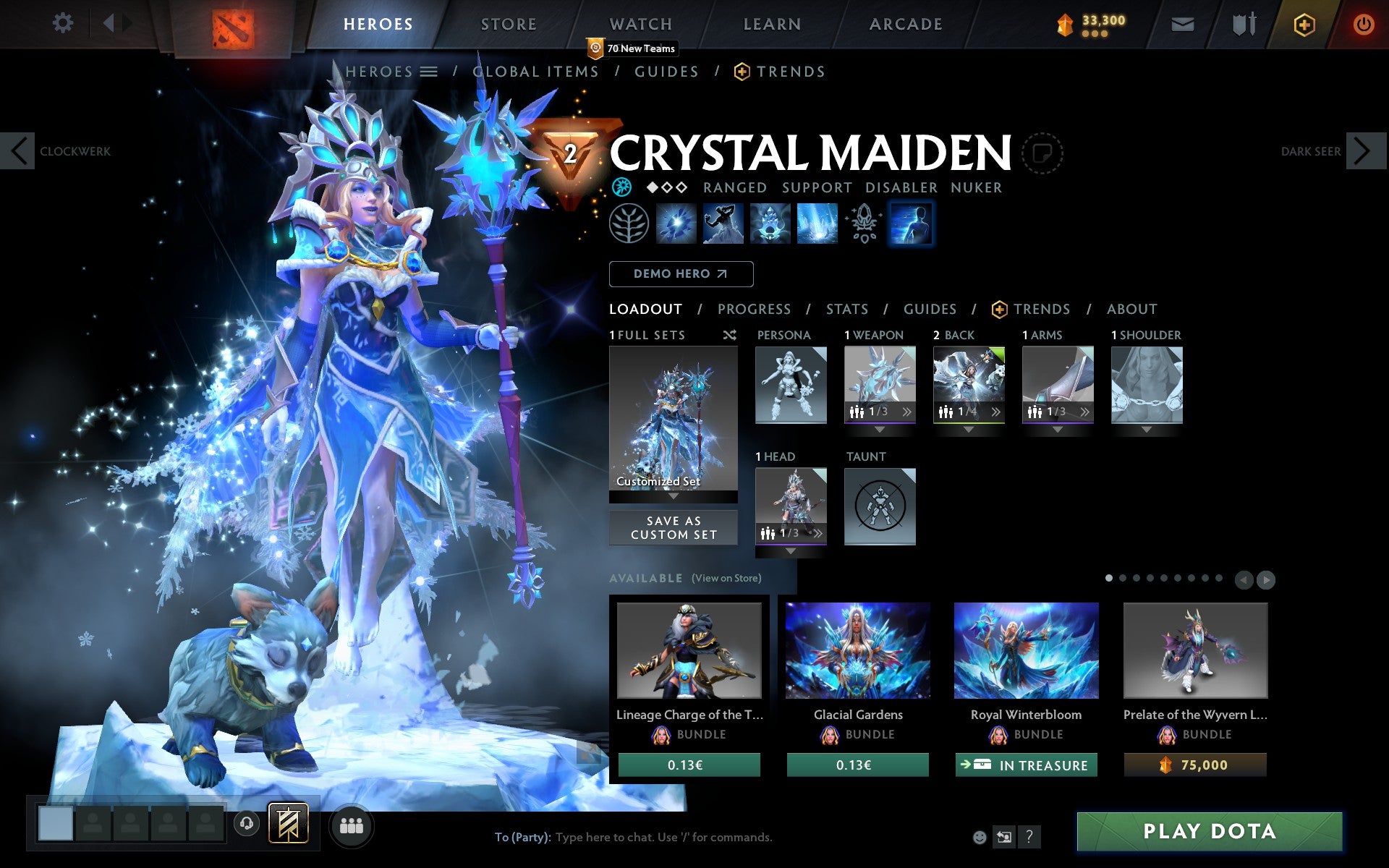Image resolution: width=1389 pixels, height=868 pixels.
Task: Click the party voice chat headset icon
Action: click(x=247, y=822)
